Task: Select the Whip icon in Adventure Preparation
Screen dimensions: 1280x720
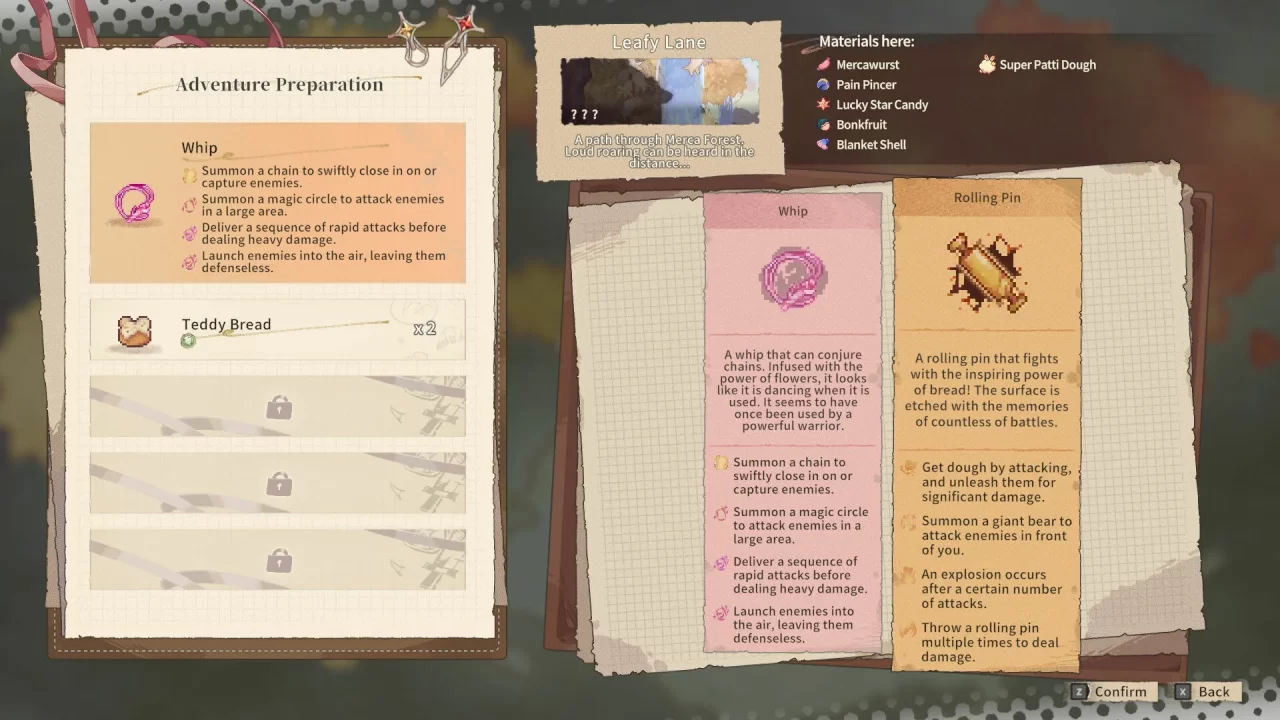Action: pyautogui.click(x=133, y=203)
